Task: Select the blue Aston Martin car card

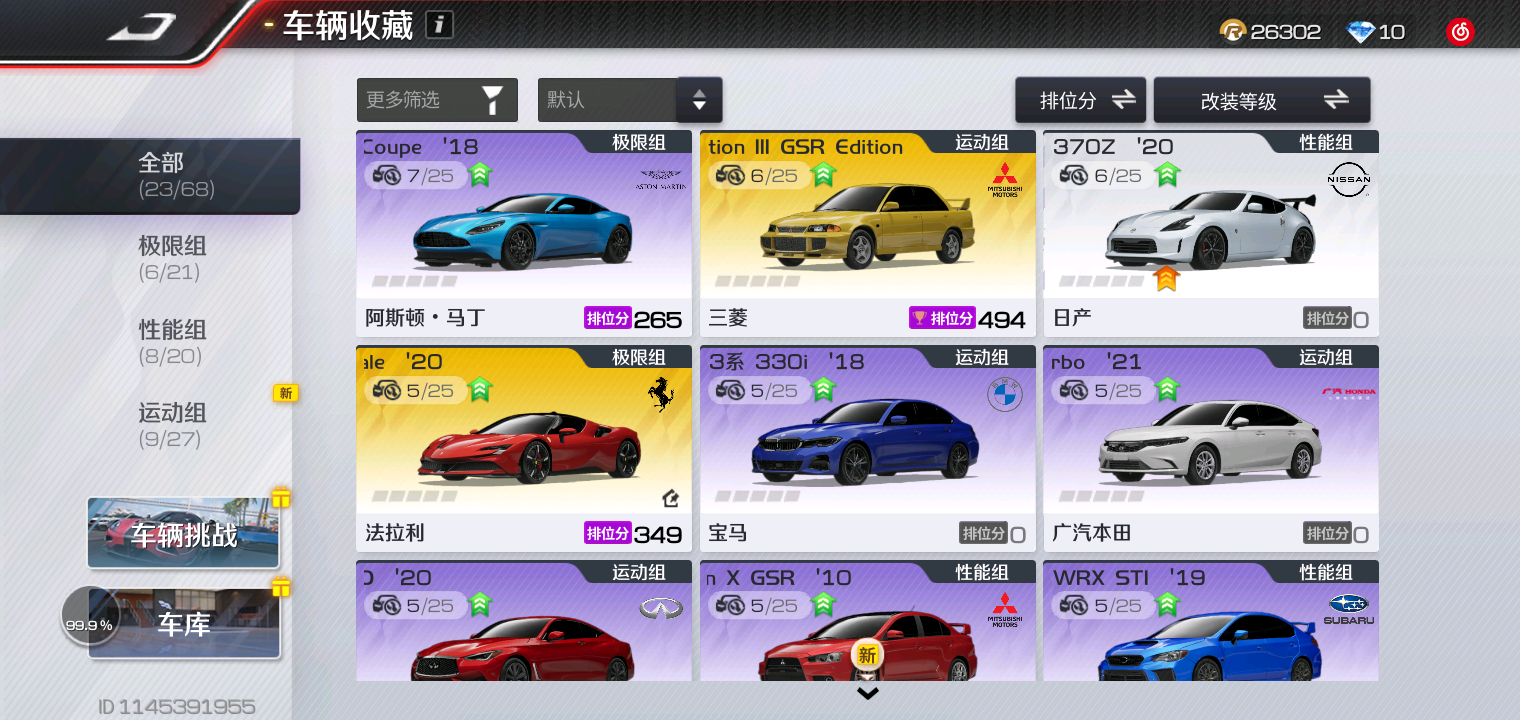Action: 523,235
